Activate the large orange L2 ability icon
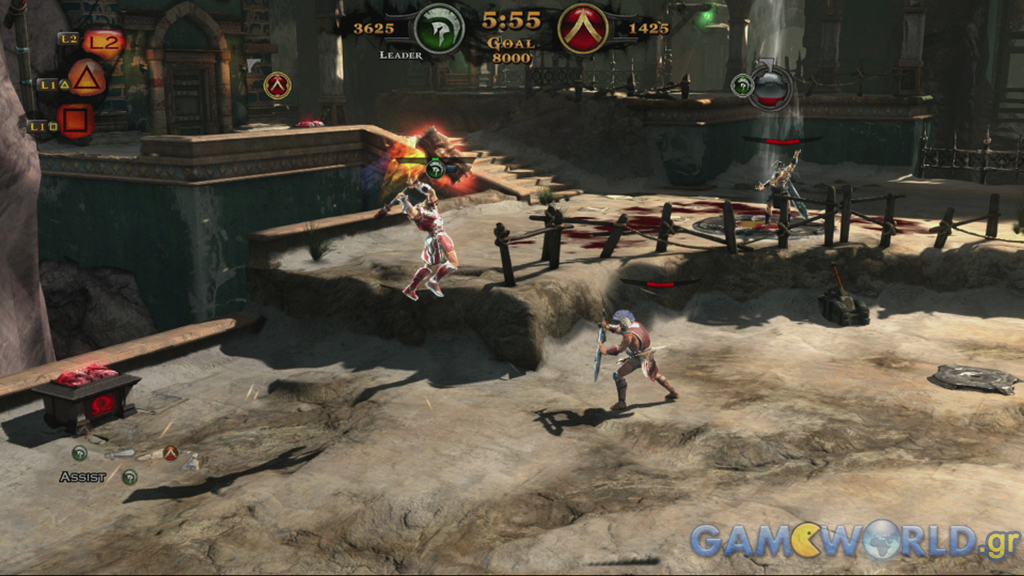This screenshot has width=1024, height=576. click(x=102, y=43)
